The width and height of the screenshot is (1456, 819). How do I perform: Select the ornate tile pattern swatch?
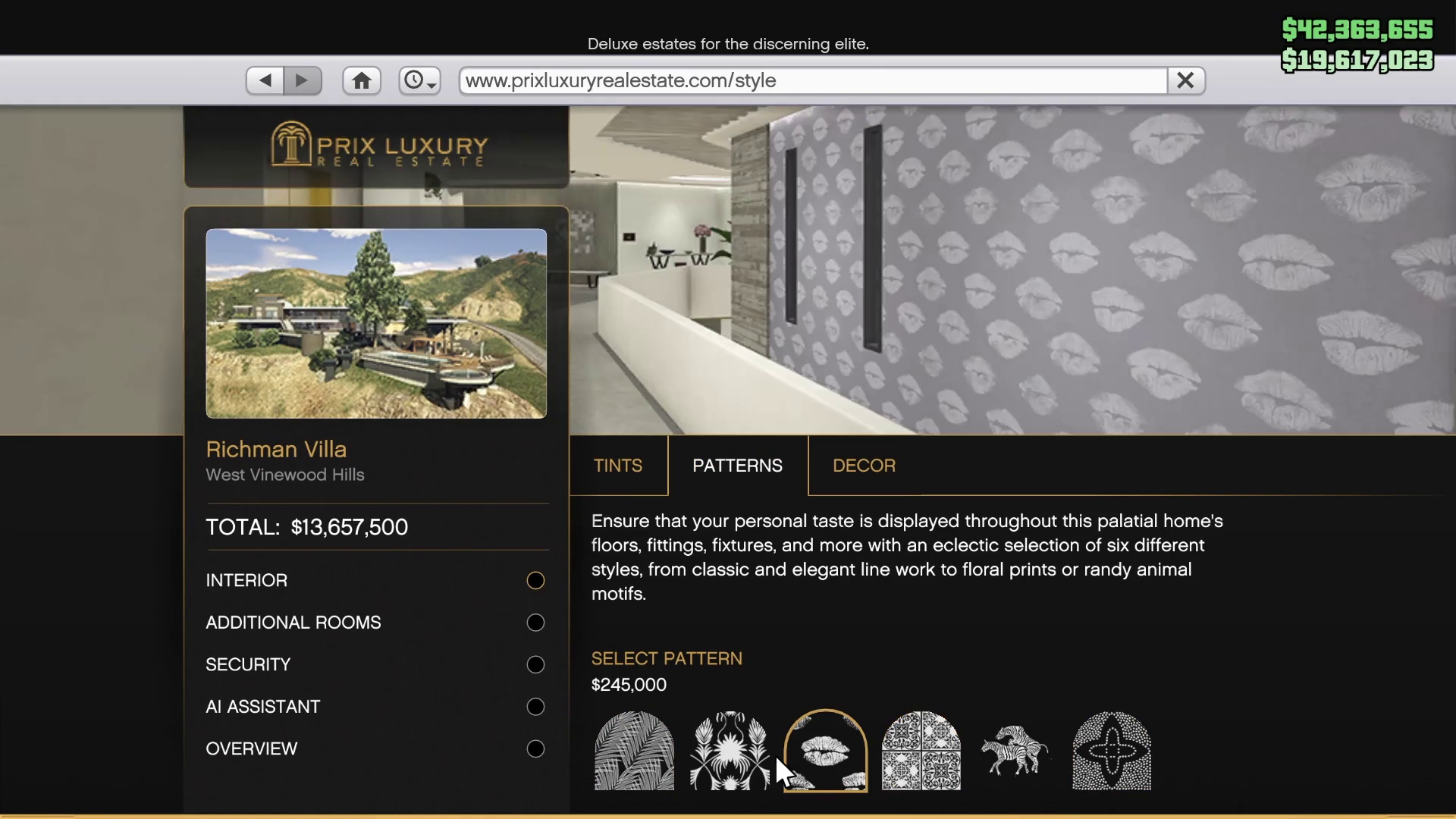[x=921, y=751]
